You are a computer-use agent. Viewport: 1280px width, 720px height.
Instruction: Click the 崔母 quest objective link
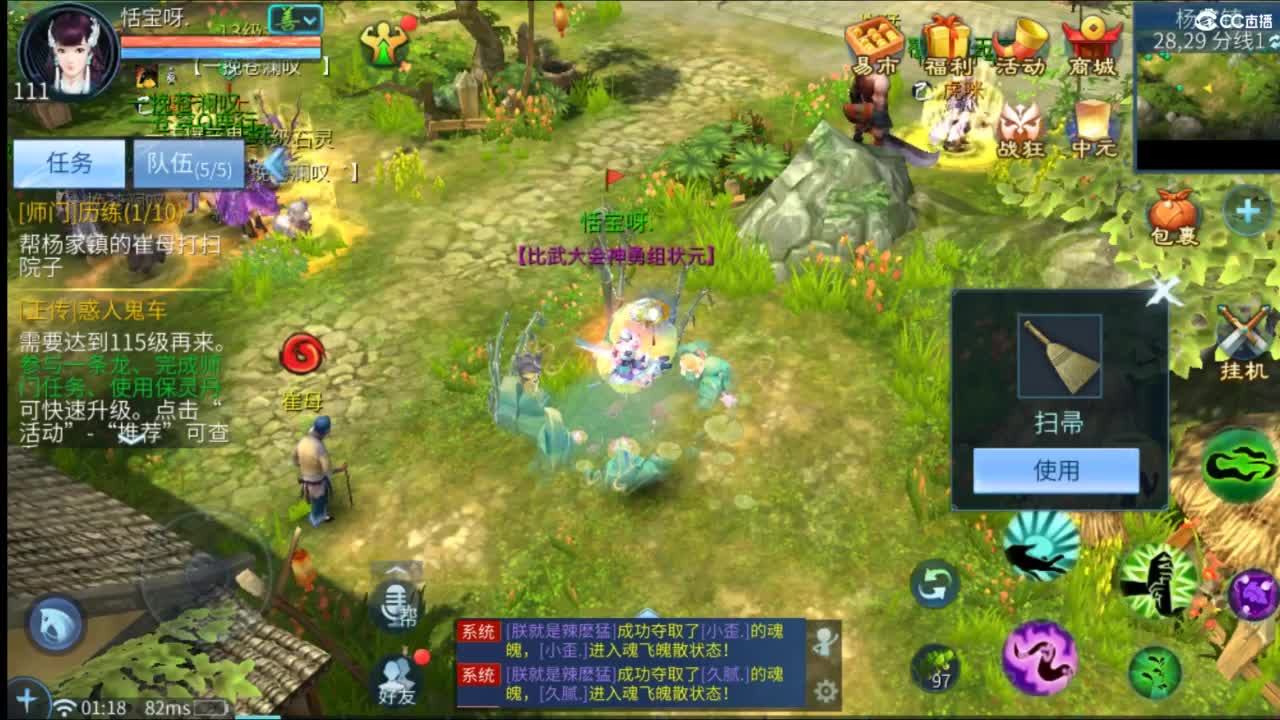coord(300,400)
